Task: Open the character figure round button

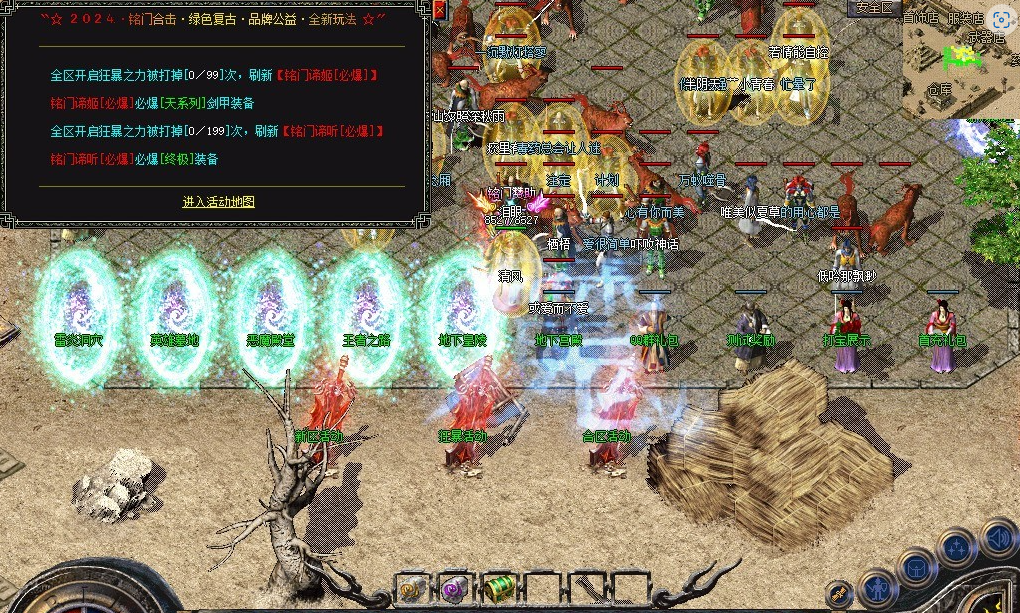Action: click(x=879, y=588)
